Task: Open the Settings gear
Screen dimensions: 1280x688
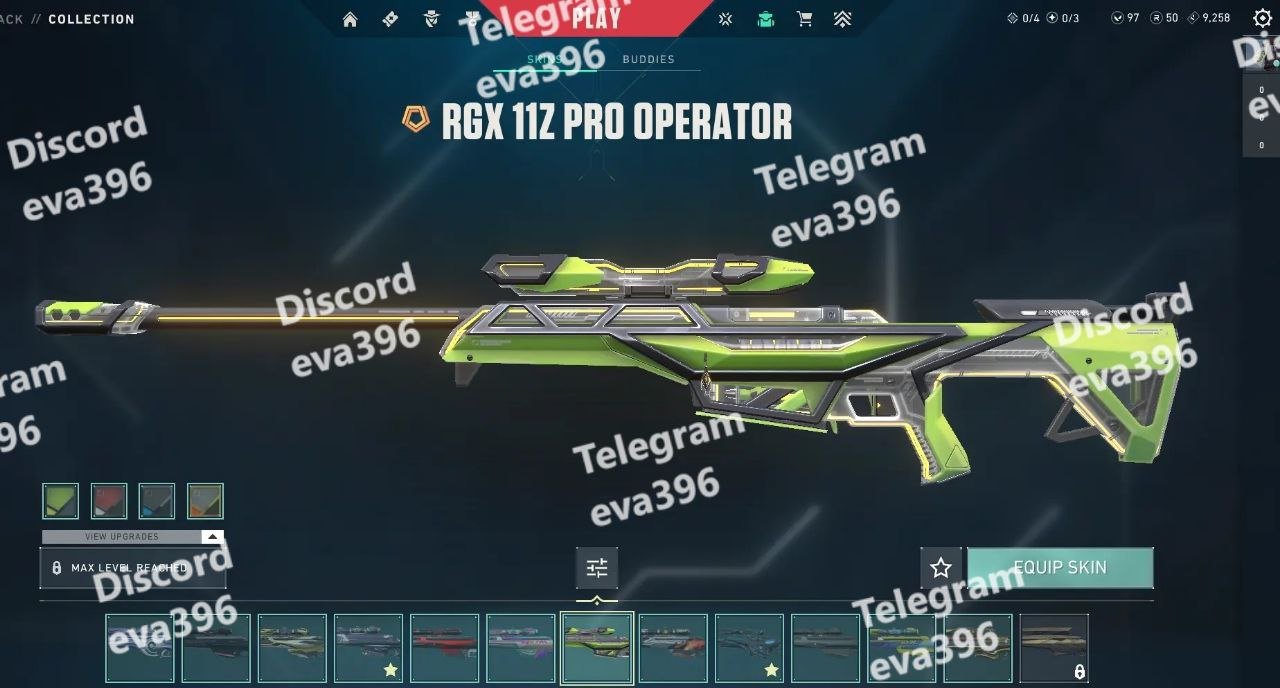Action: 1262,18
